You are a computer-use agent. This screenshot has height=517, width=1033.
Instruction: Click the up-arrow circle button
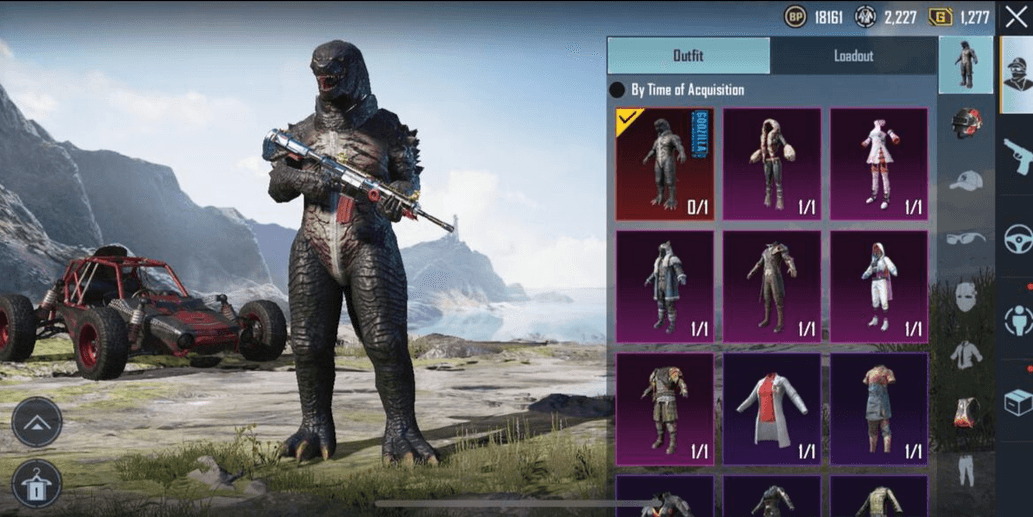click(x=37, y=422)
